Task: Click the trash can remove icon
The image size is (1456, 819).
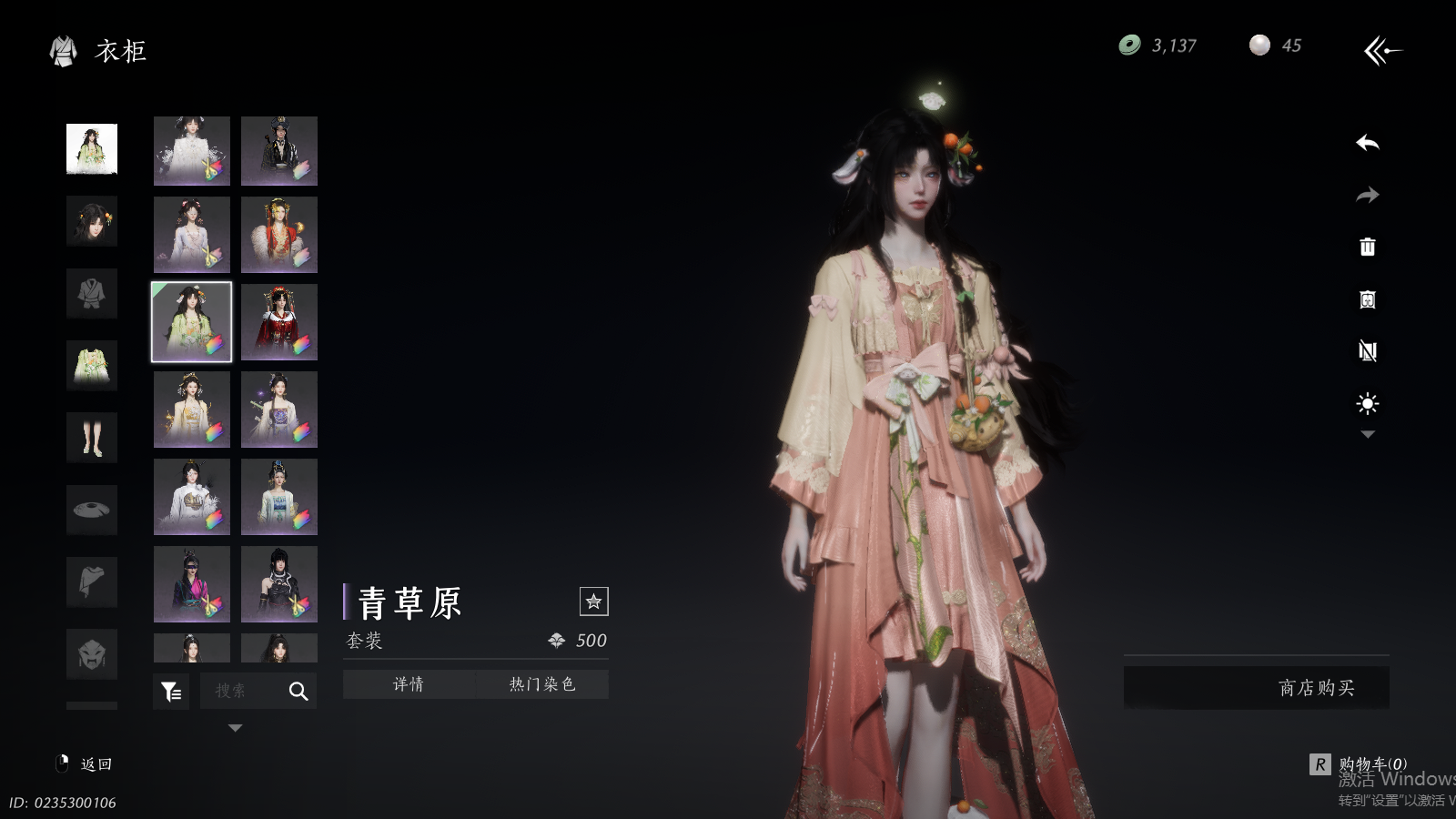Action: click(1367, 247)
